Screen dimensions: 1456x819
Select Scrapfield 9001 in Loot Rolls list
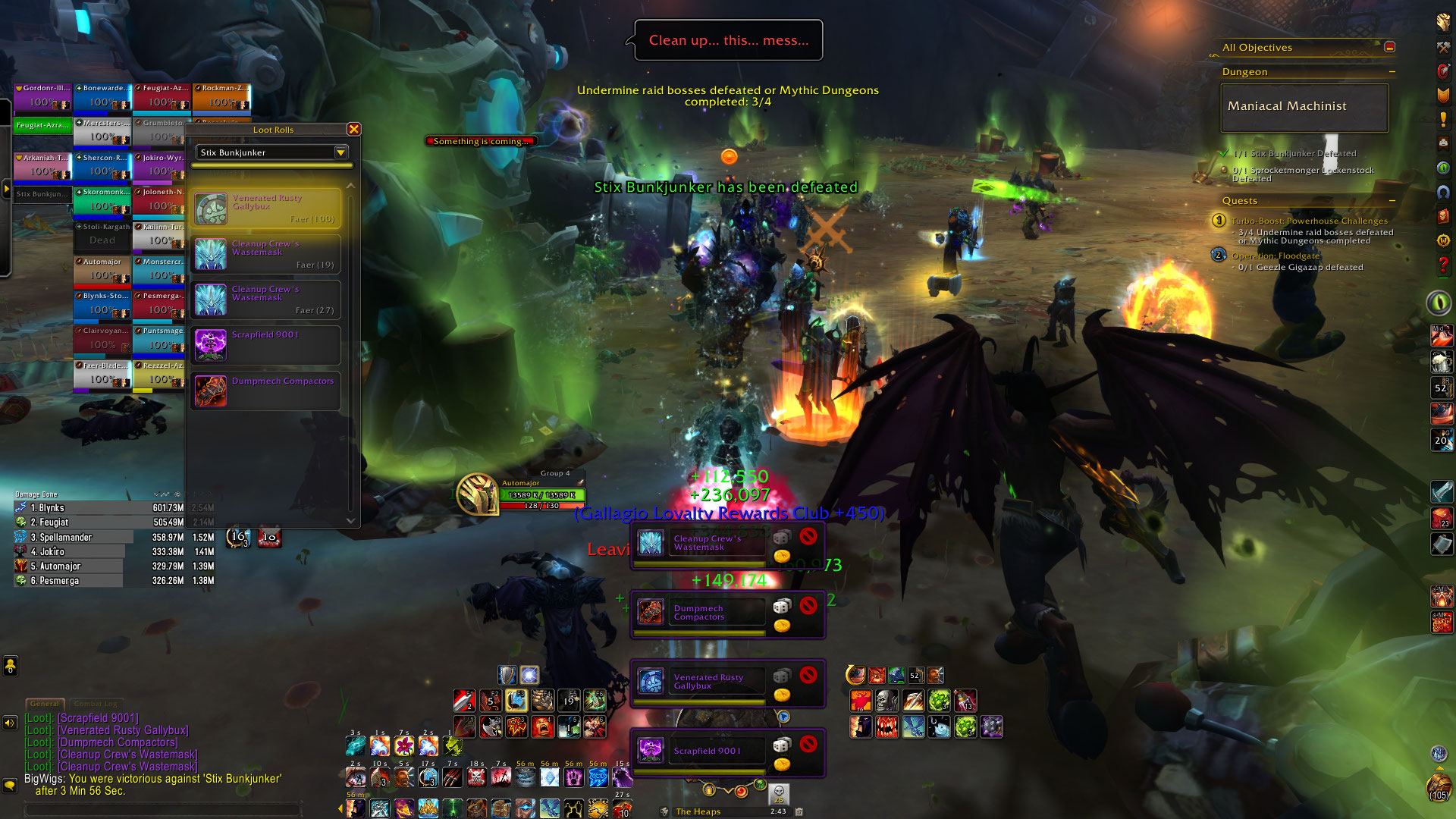265,345
